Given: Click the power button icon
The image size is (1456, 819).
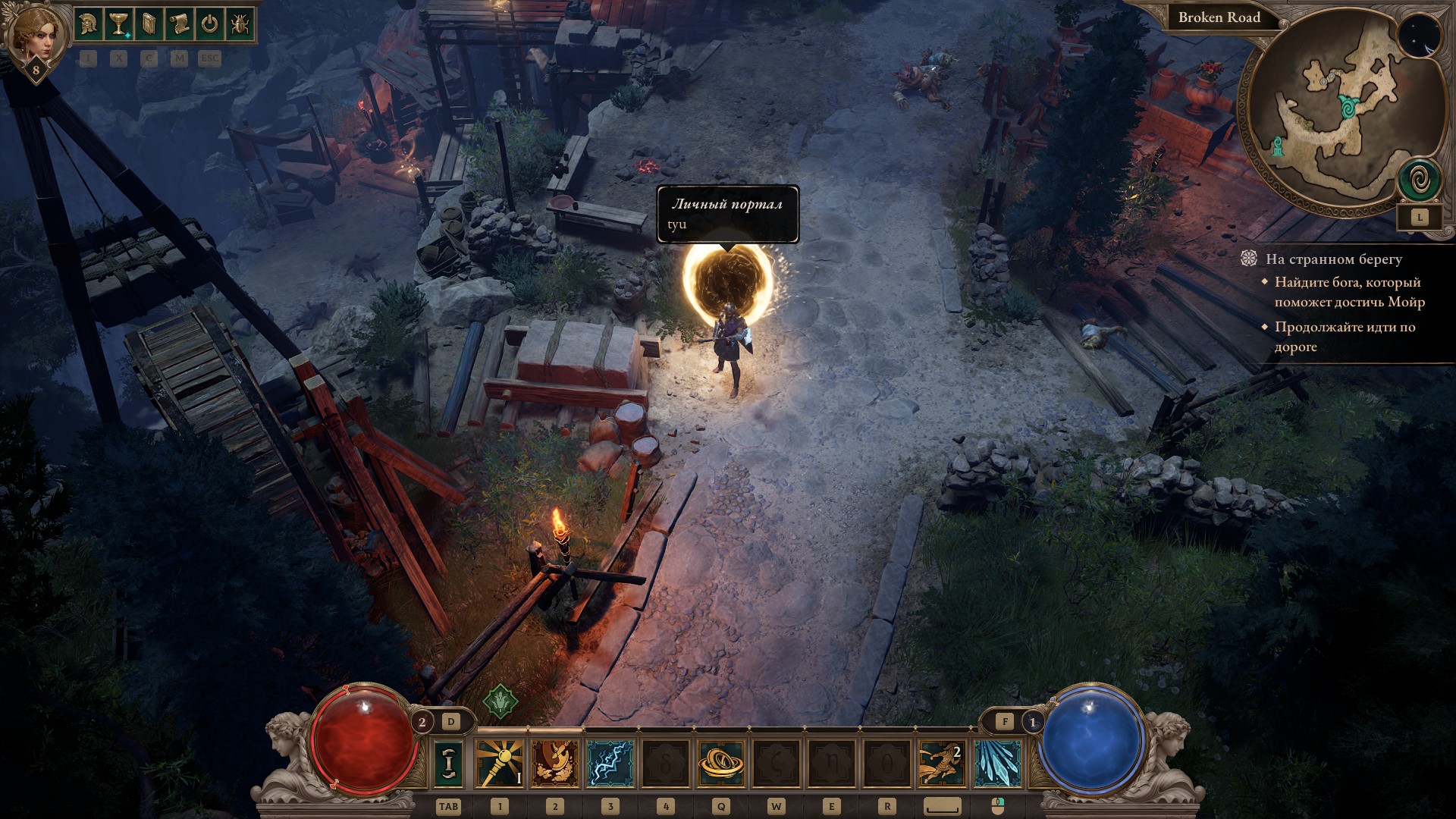Looking at the screenshot, I should (209, 24).
